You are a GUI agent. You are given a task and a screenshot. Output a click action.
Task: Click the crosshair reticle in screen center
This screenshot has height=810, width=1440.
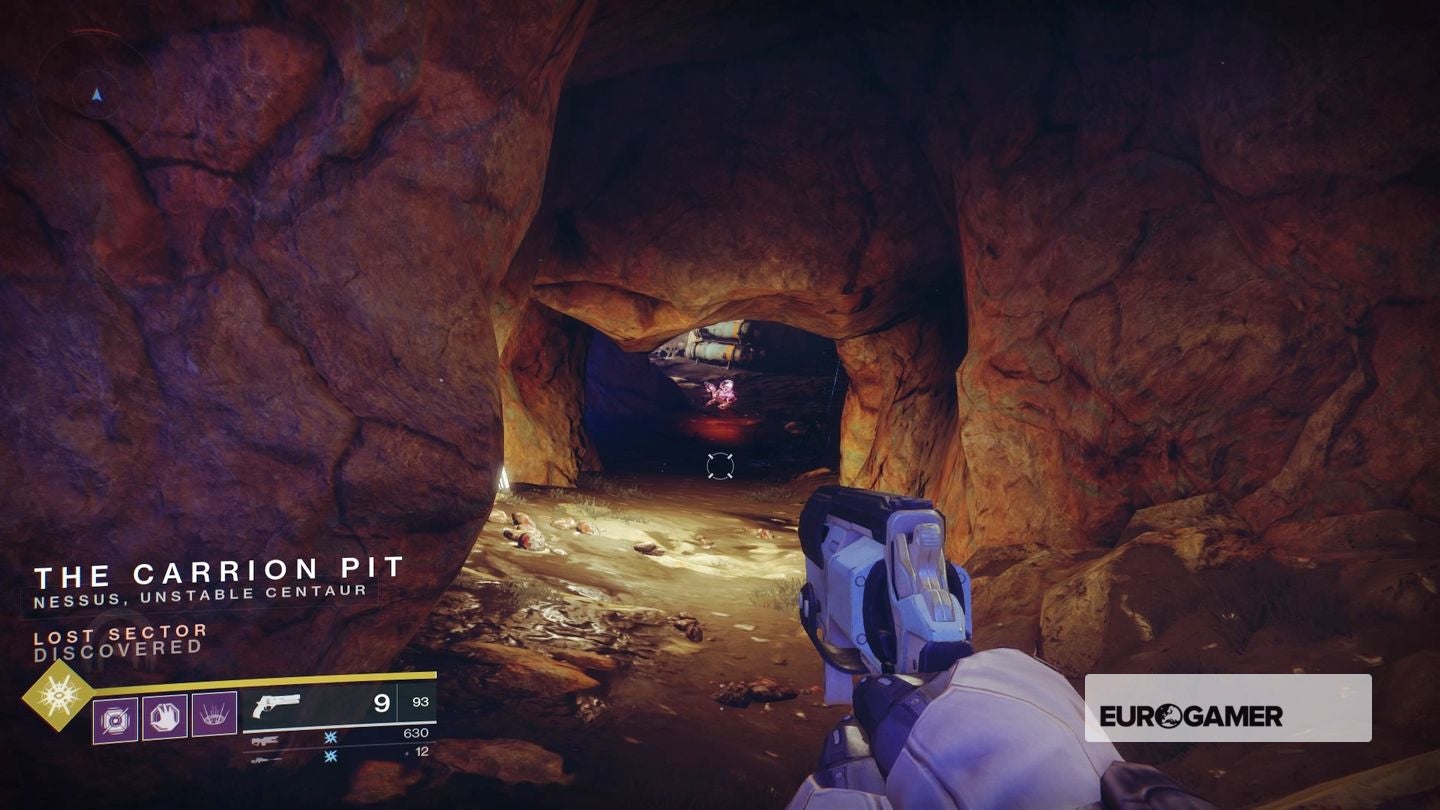tap(719, 463)
